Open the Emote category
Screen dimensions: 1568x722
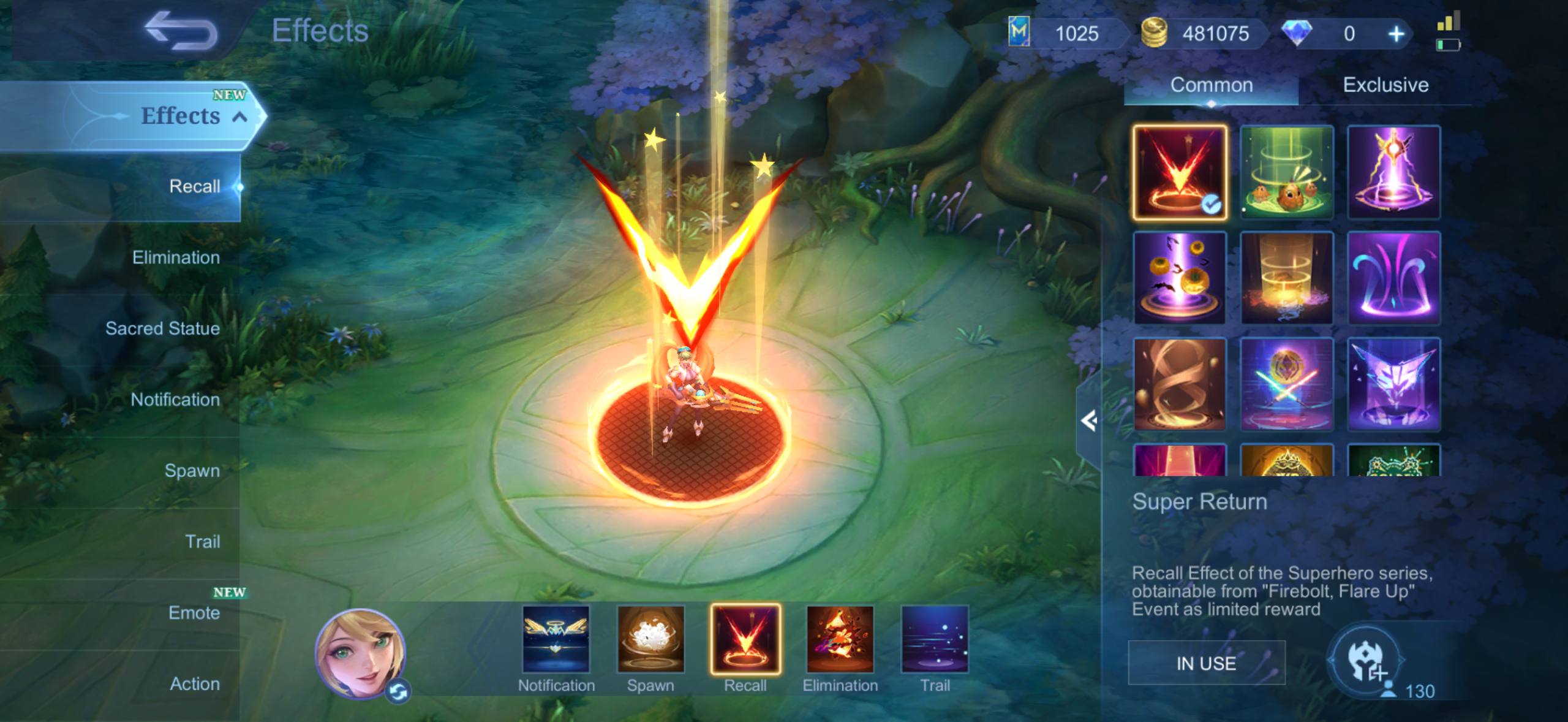click(194, 613)
